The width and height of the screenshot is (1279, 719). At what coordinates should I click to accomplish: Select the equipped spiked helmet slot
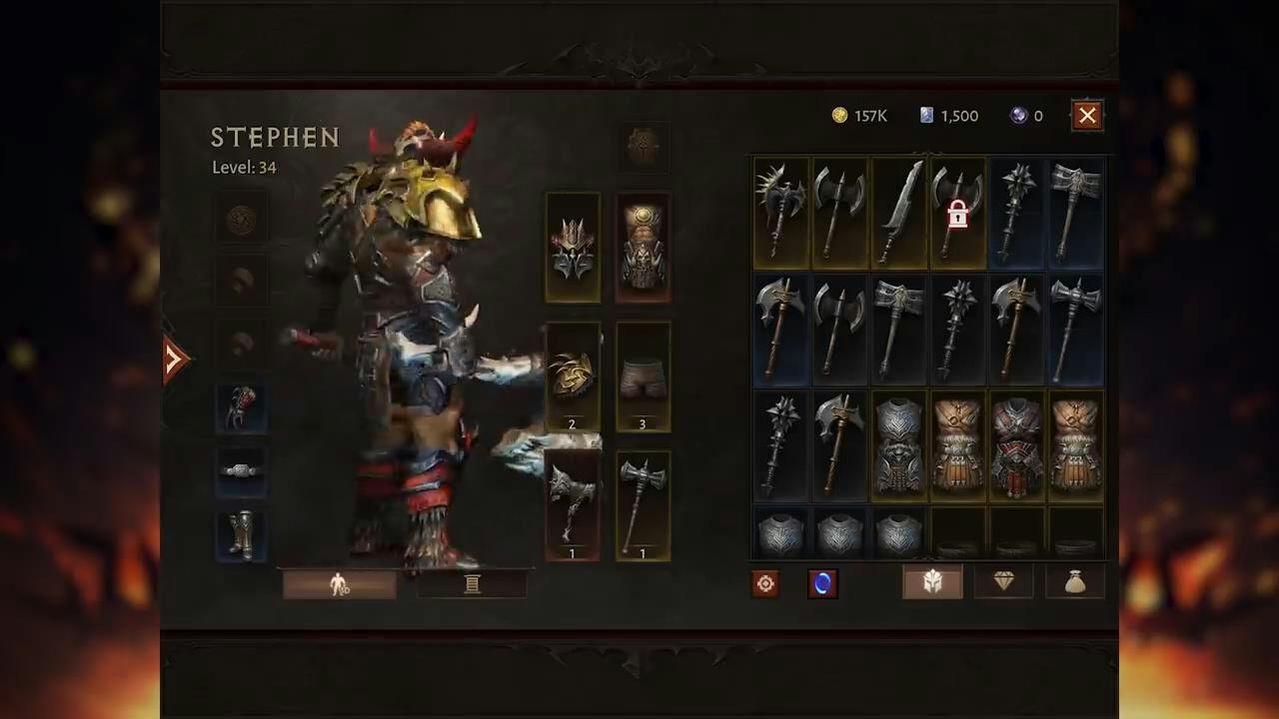pos(573,247)
